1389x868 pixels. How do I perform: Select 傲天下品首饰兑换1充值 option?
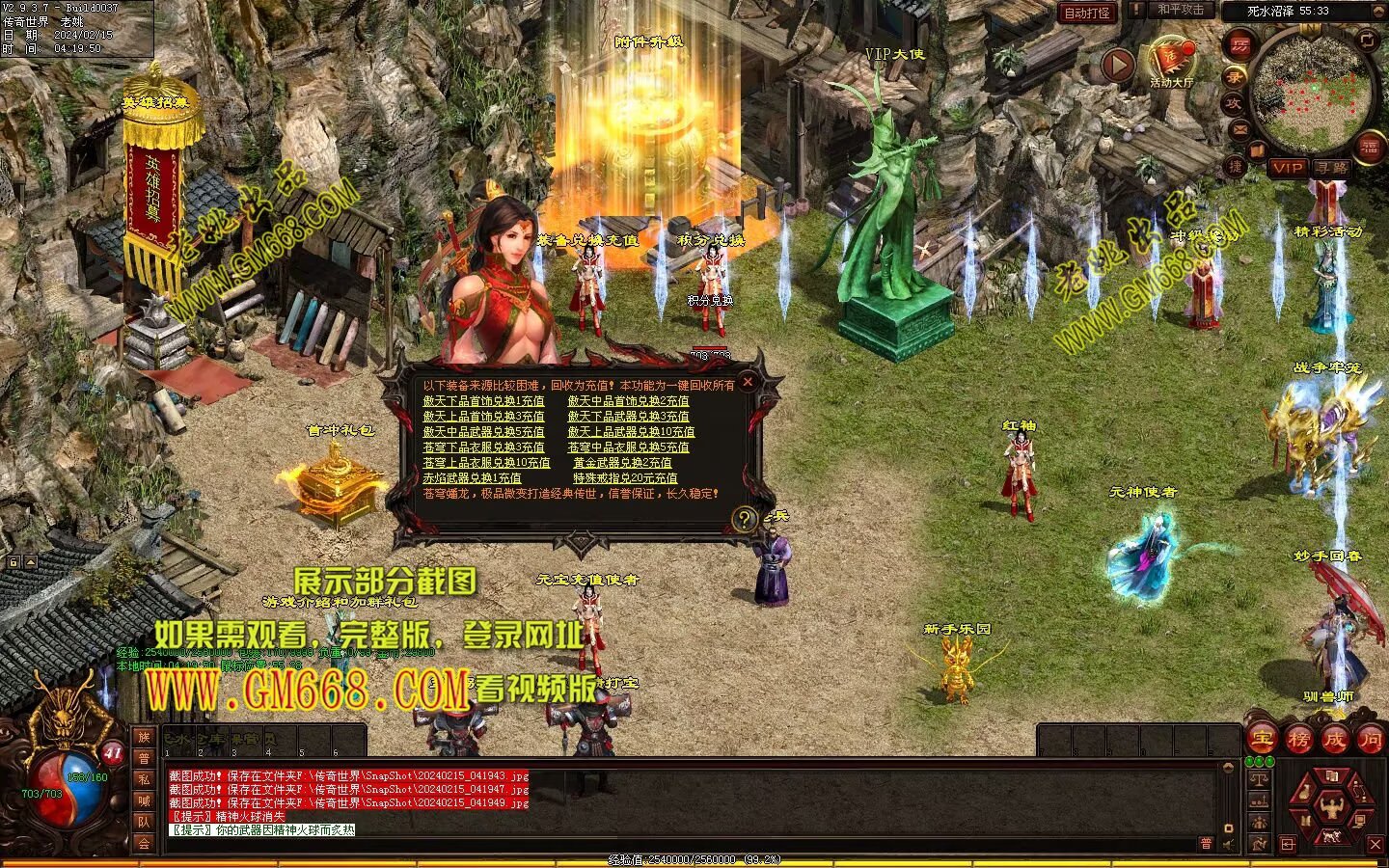483,401
